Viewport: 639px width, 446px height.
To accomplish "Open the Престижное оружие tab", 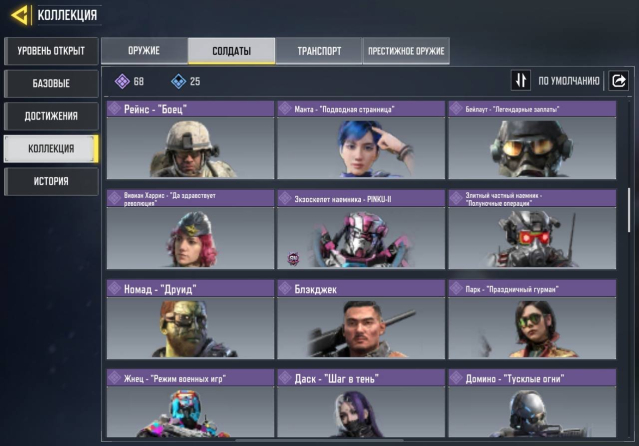I will point(406,51).
